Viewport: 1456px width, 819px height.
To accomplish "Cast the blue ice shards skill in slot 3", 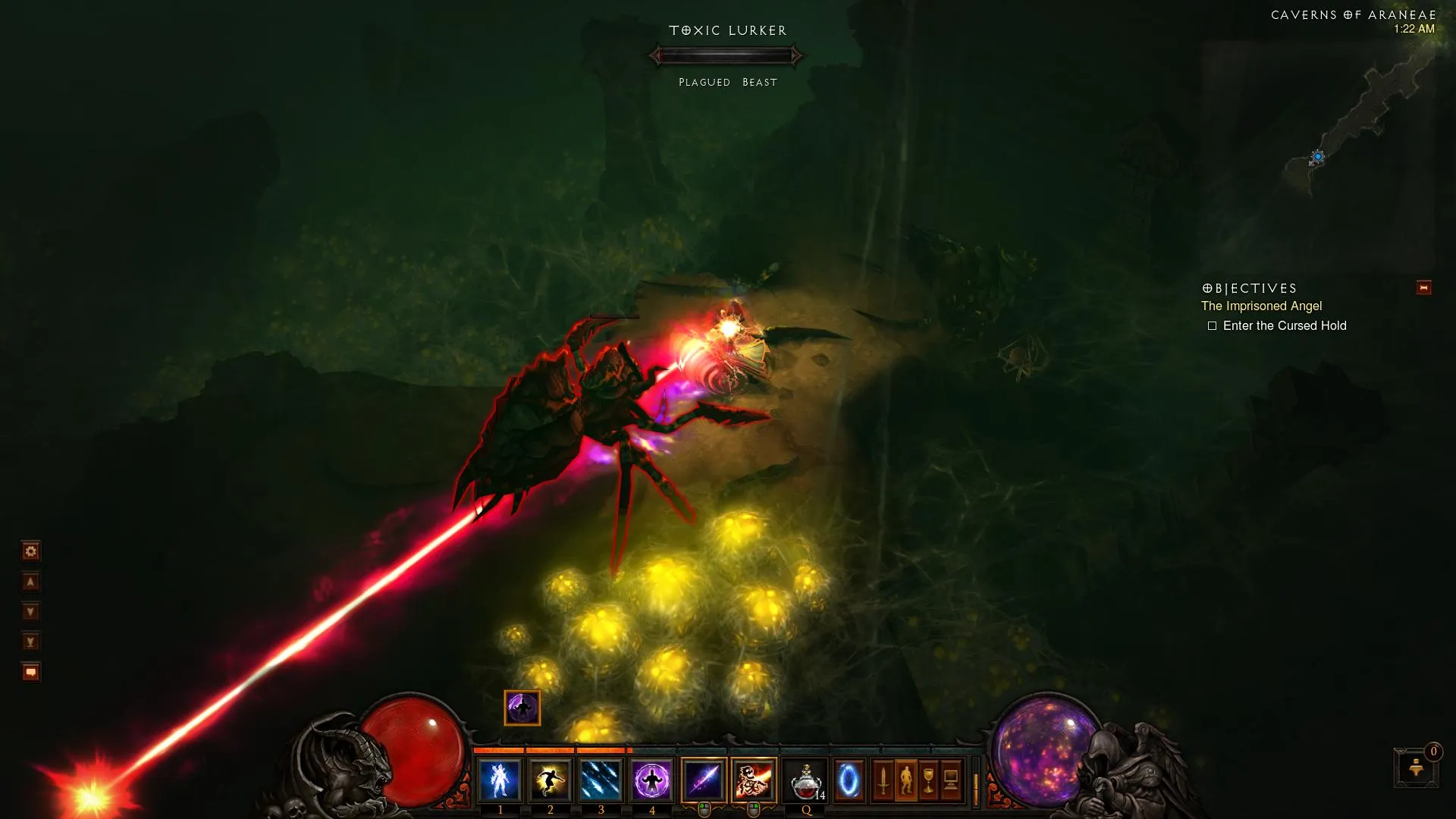I will (601, 780).
